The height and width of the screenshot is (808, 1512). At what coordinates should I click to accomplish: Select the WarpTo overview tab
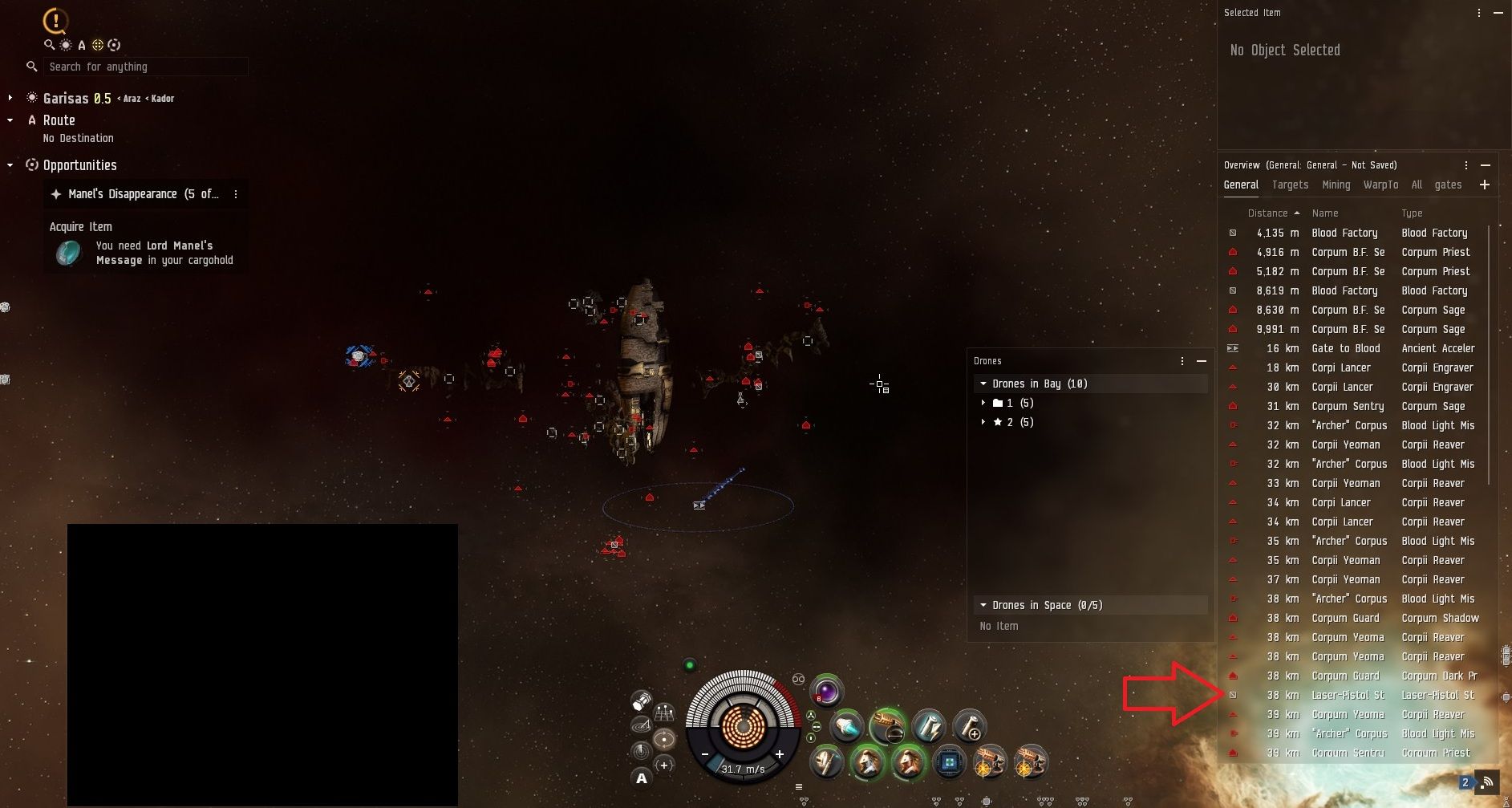coord(1380,185)
